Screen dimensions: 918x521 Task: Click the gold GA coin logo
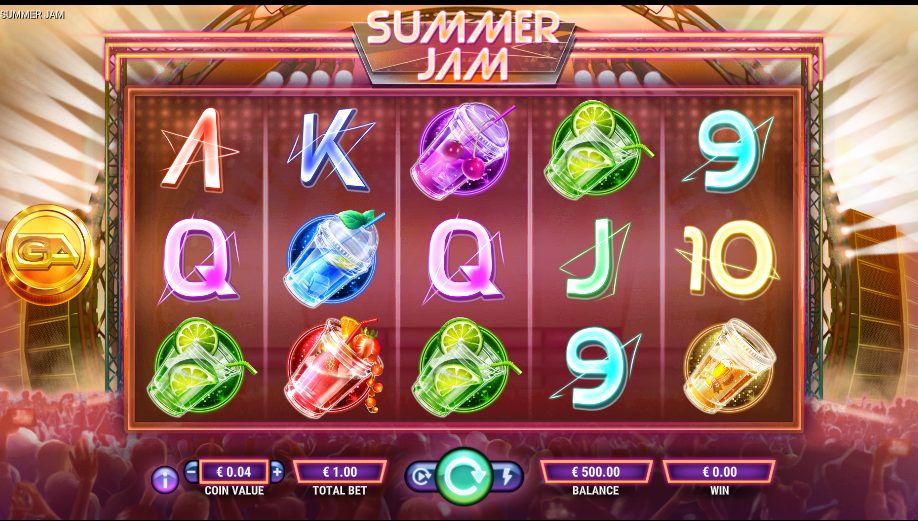click(x=45, y=252)
